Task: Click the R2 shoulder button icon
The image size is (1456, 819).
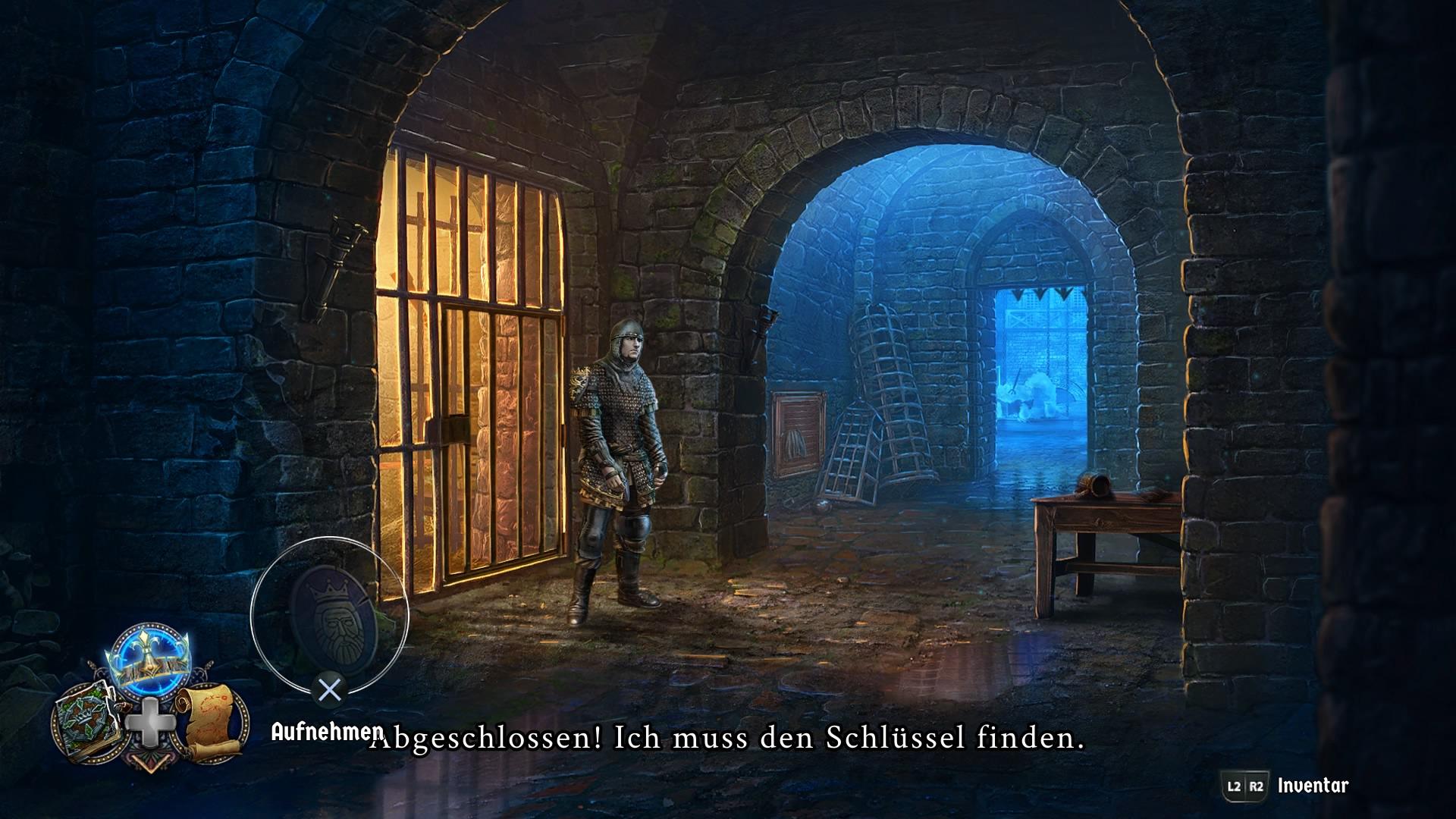Action: [1257, 786]
